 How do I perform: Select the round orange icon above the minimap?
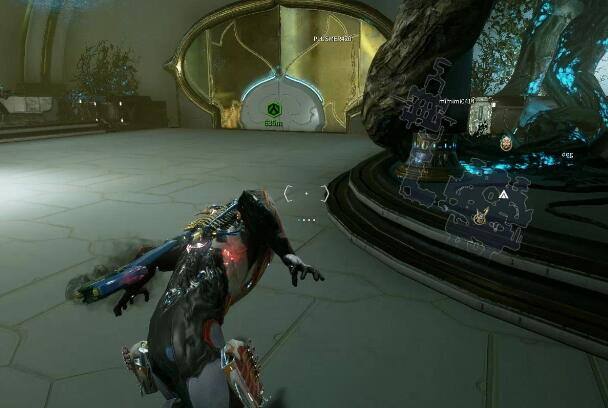tap(506, 143)
